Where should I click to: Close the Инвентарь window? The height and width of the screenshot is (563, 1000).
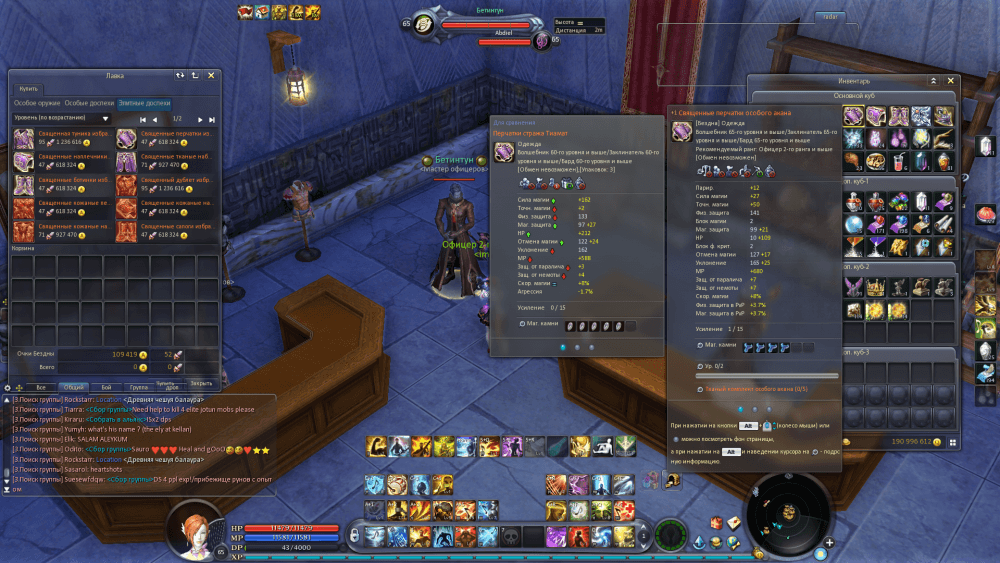(x=950, y=80)
